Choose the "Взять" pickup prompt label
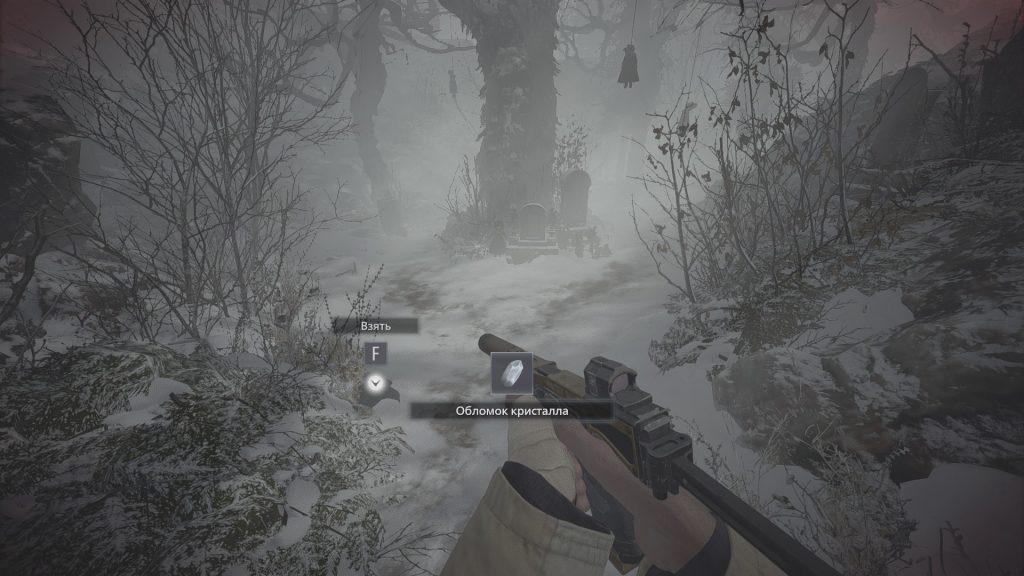Image resolution: width=1024 pixels, height=576 pixels. [x=376, y=326]
